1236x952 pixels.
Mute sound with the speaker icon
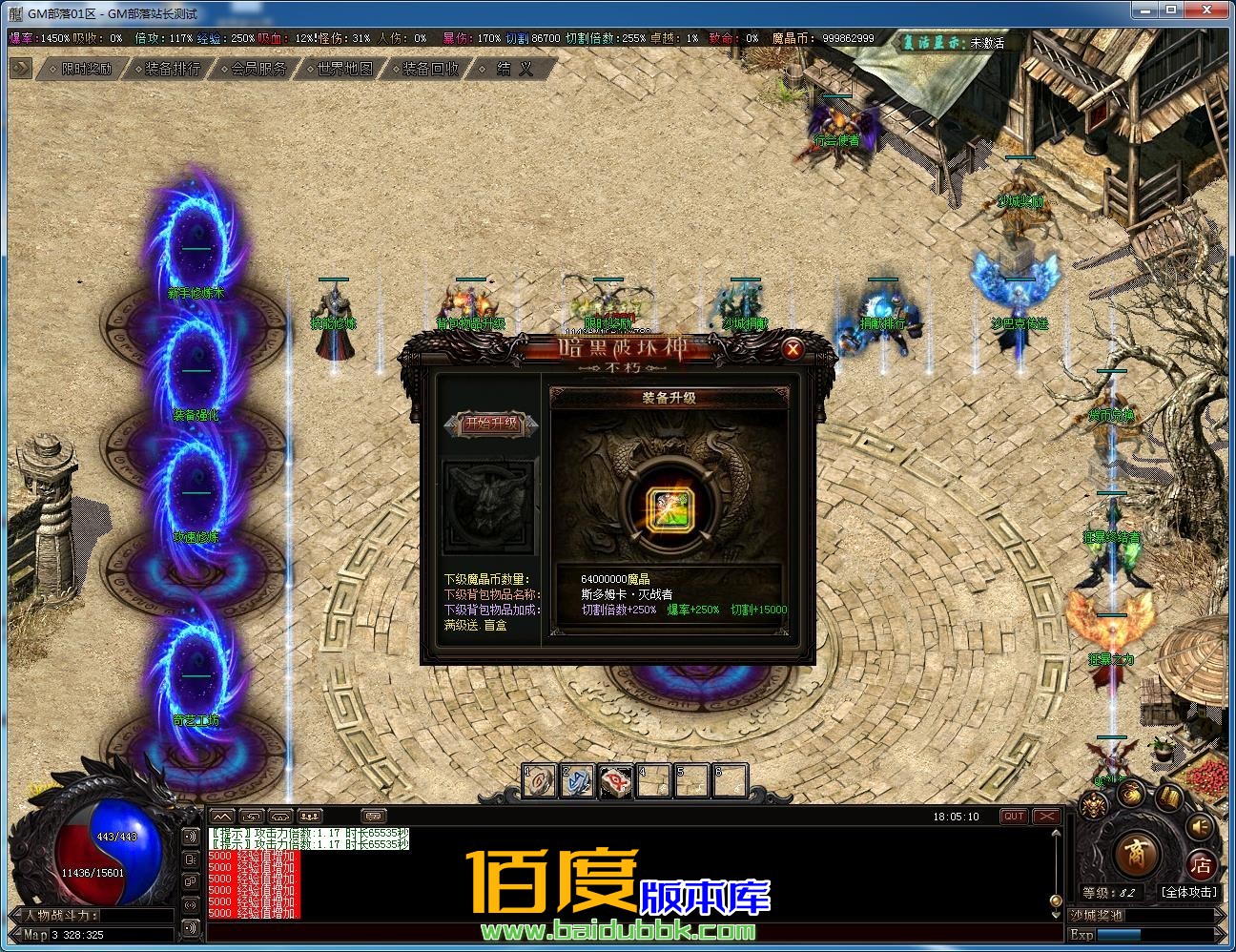point(1198,826)
